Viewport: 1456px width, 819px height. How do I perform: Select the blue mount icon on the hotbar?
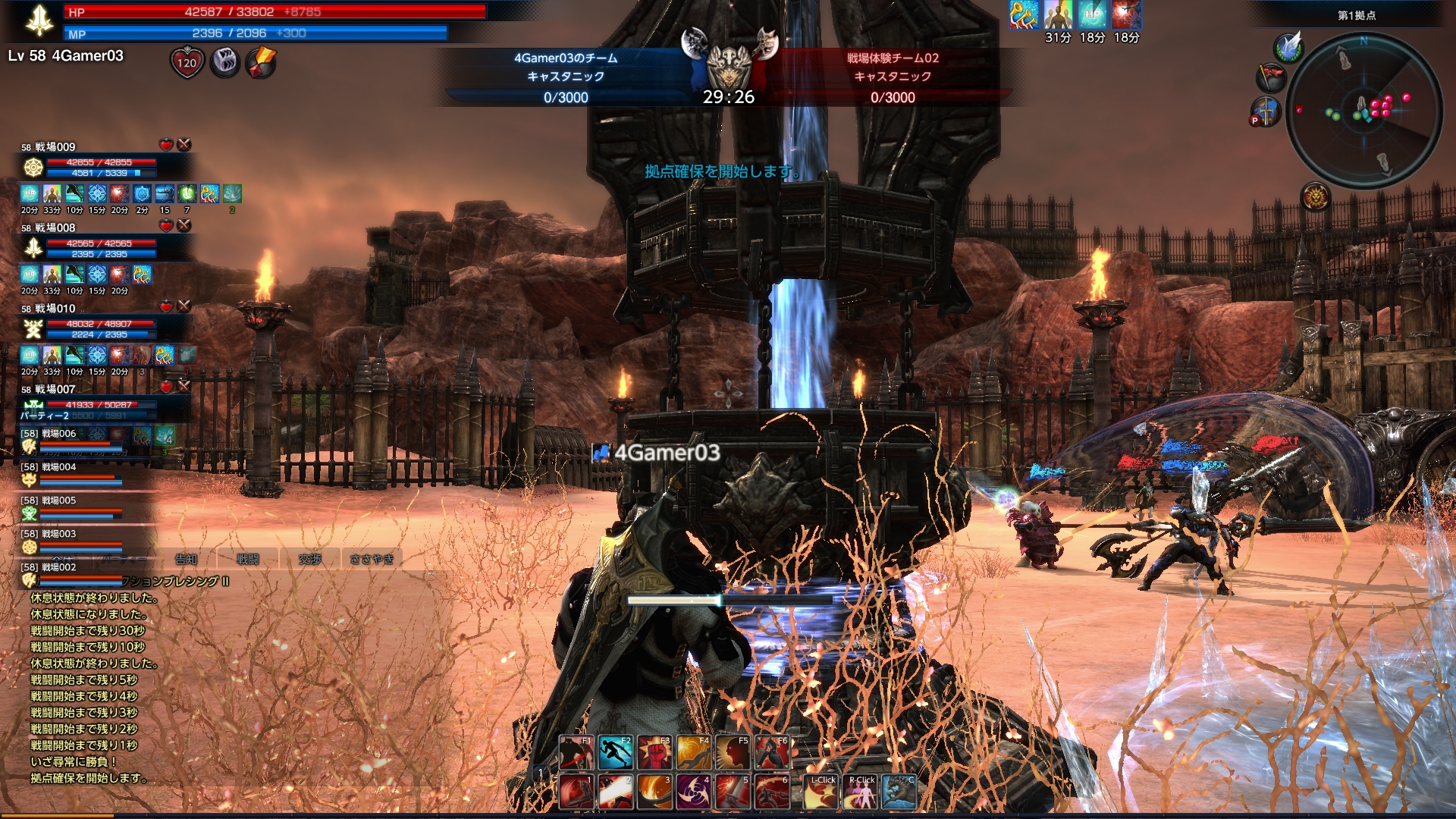click(x=899, y=792)
